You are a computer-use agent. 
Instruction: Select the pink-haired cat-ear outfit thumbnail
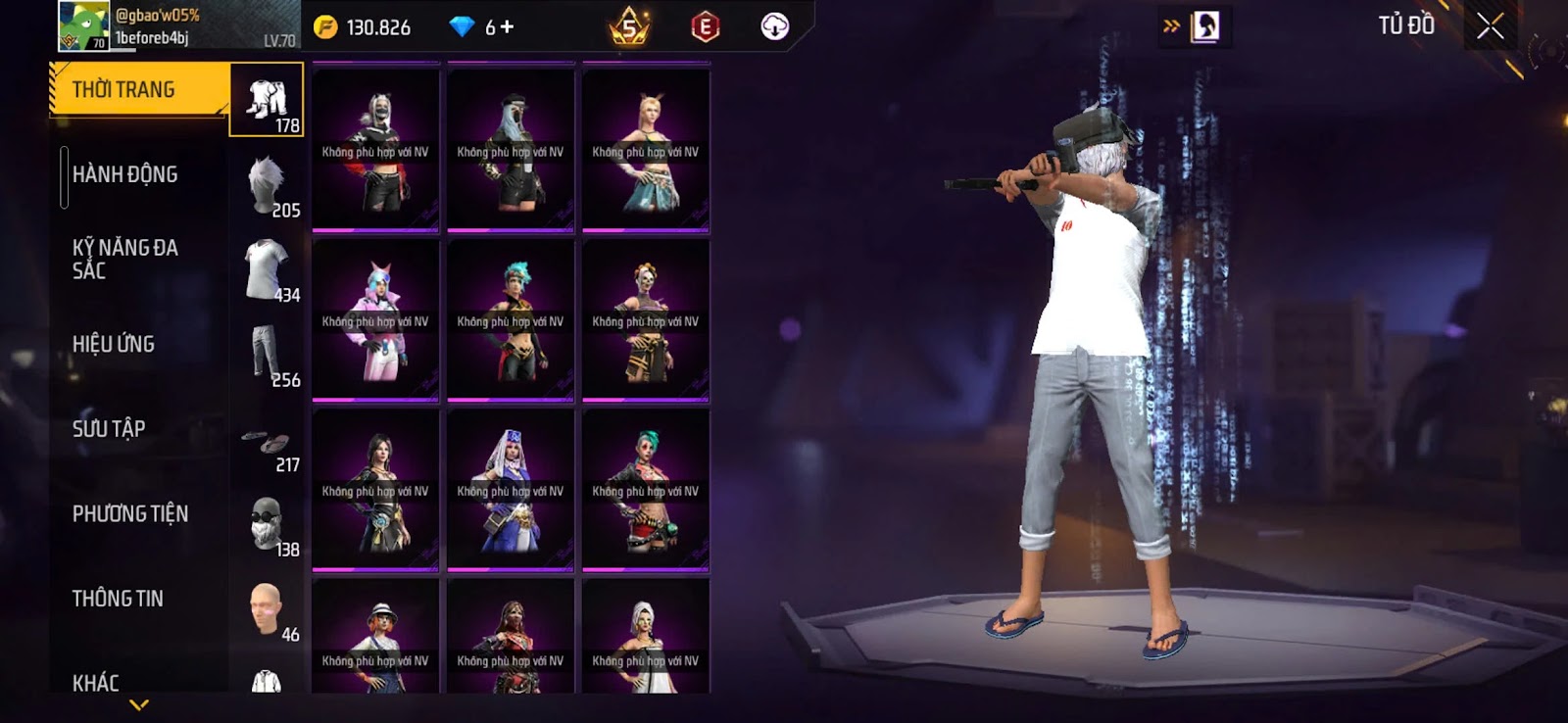(375, 320)
